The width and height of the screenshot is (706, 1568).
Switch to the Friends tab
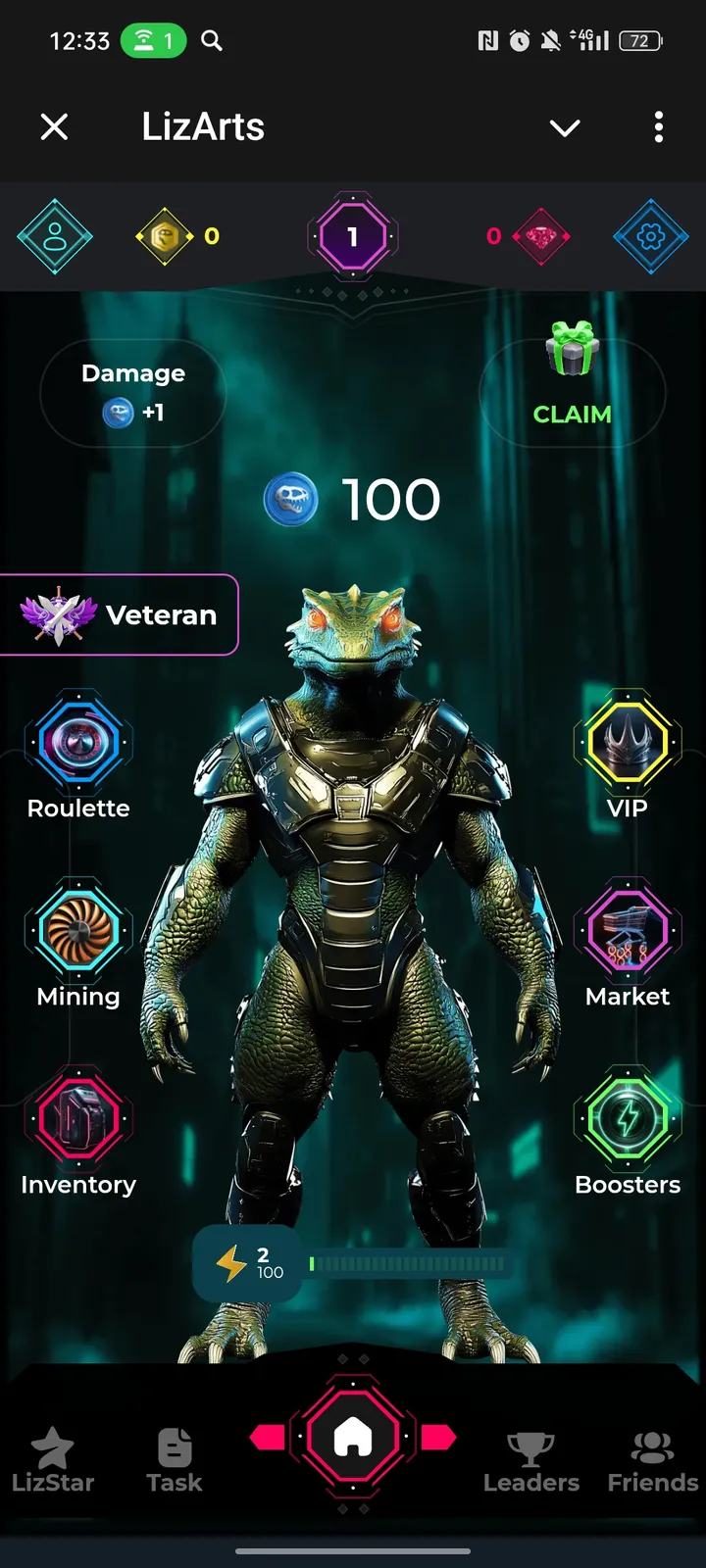(x=652, y=1460)
